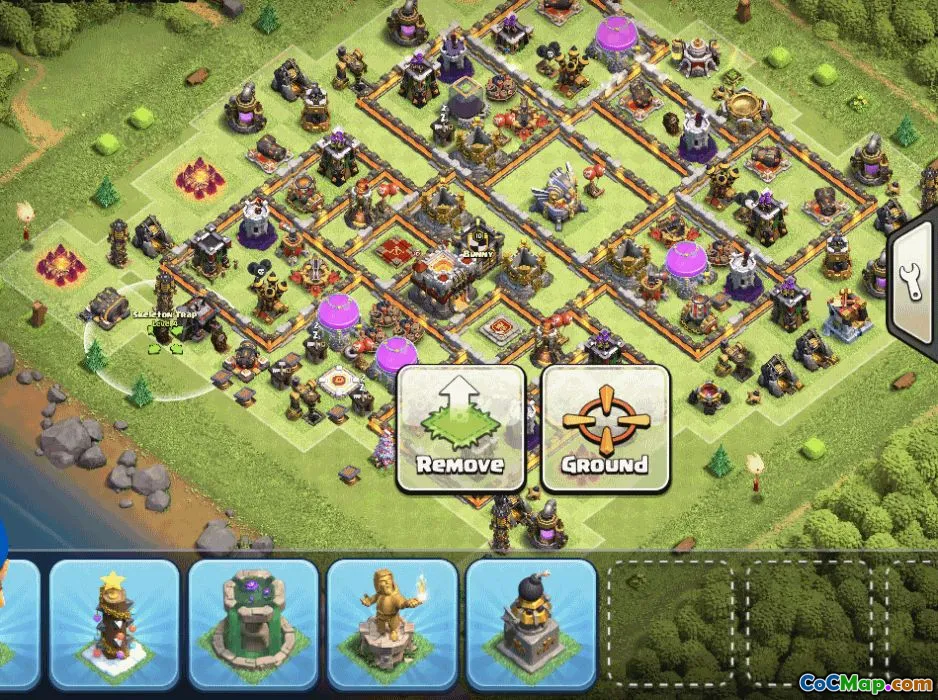Select the Ground targeting button

point(605,429)
